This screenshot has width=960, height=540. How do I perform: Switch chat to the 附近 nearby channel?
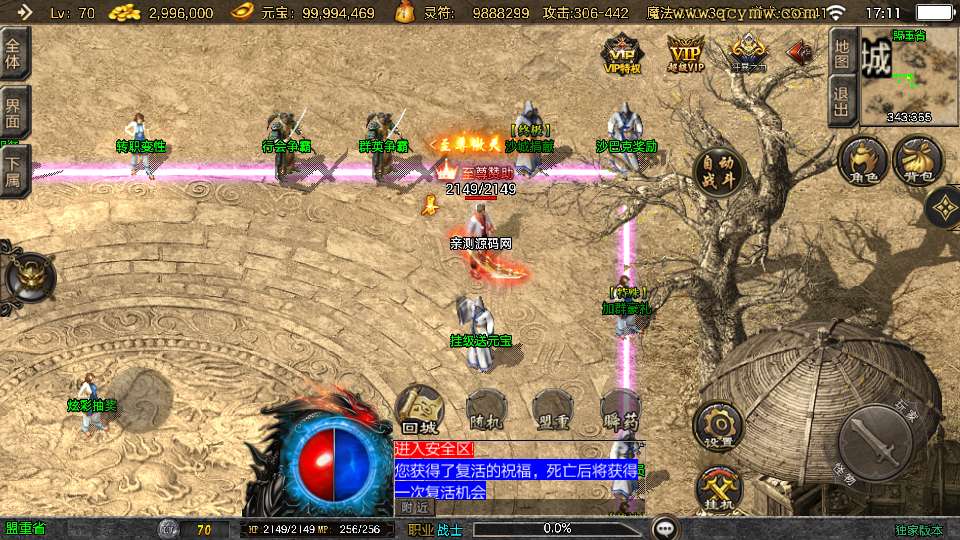tap(414, 507)
